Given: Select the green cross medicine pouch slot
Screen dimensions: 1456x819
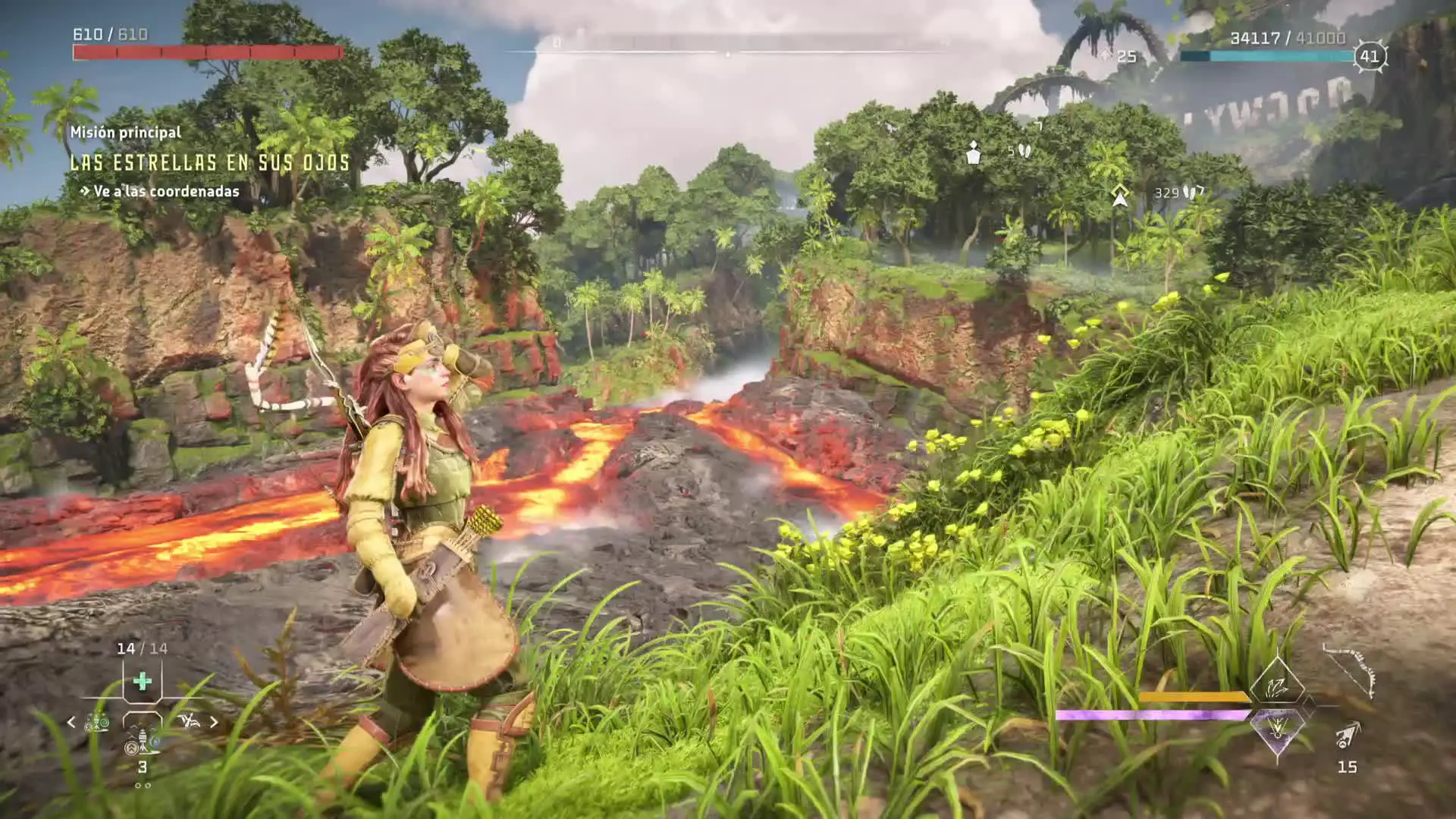Looking at the screenshot, I should (x=142, y=681).
